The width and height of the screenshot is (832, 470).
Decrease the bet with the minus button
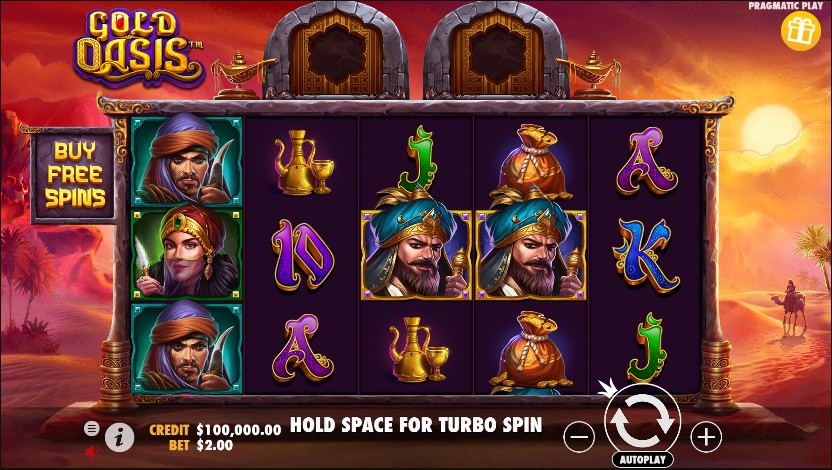point(580,436)
